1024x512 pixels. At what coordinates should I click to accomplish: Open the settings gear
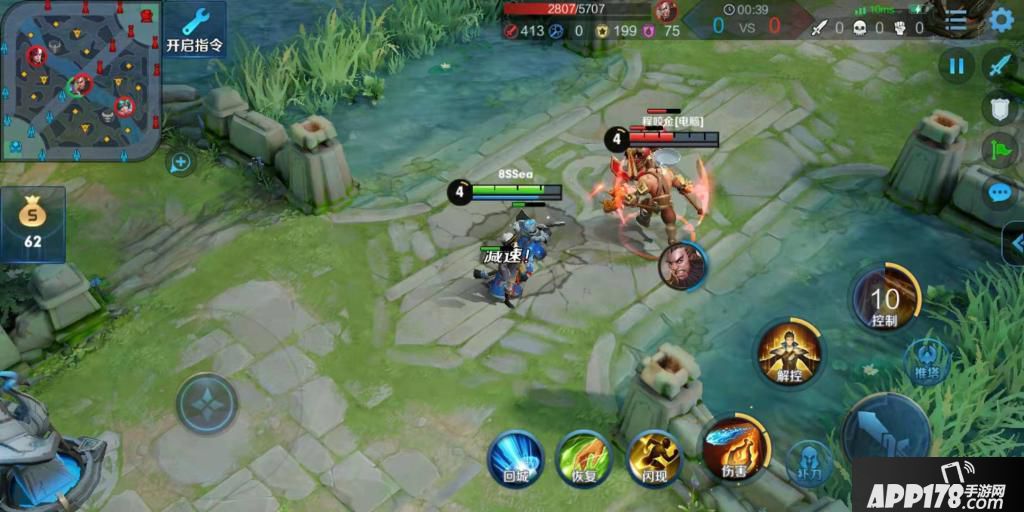point(1001,19)
